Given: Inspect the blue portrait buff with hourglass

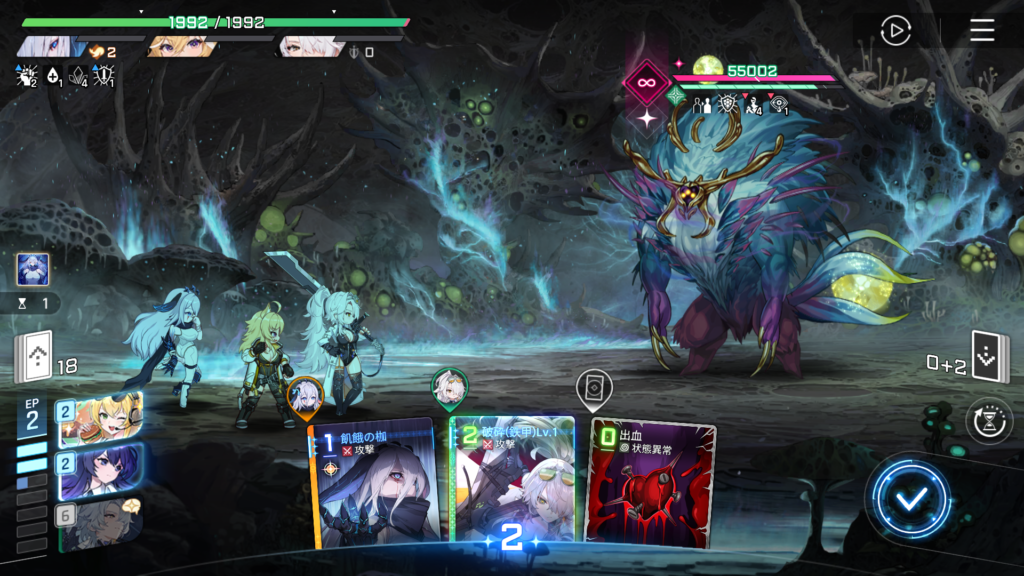Looking at the screenshot, I should [x=32, y=270].
